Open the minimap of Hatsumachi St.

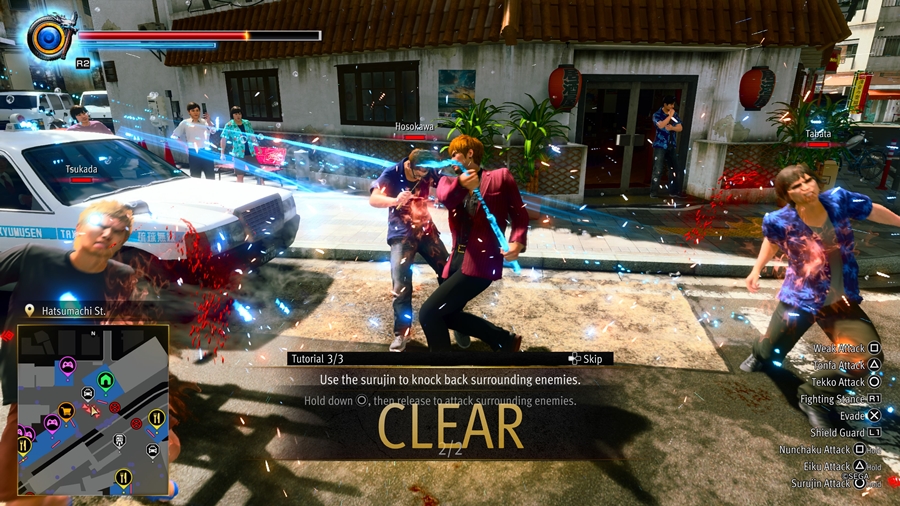pyautogui.click(x=93, y=409)
